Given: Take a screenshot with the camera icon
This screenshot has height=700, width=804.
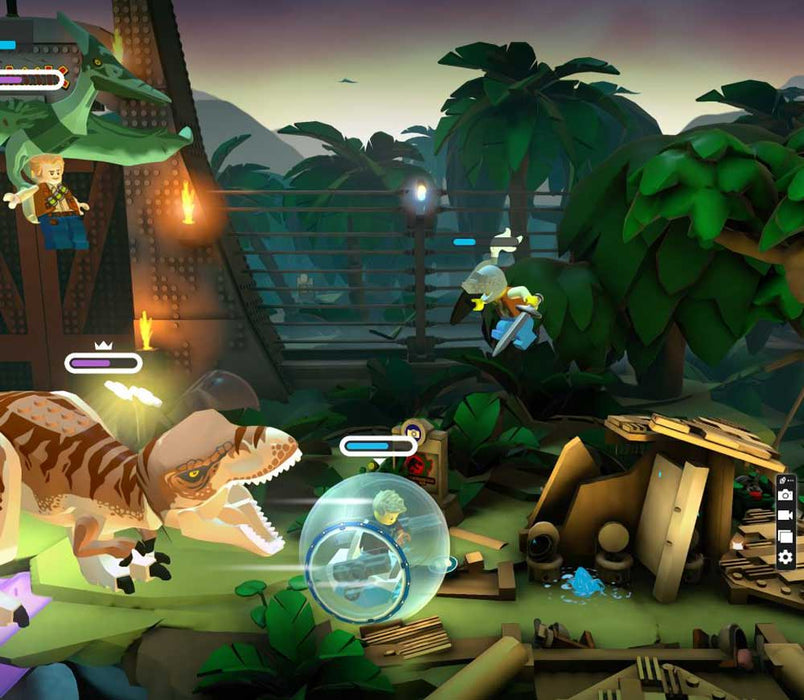Looking at the screenshot, I should coord(786,495).
